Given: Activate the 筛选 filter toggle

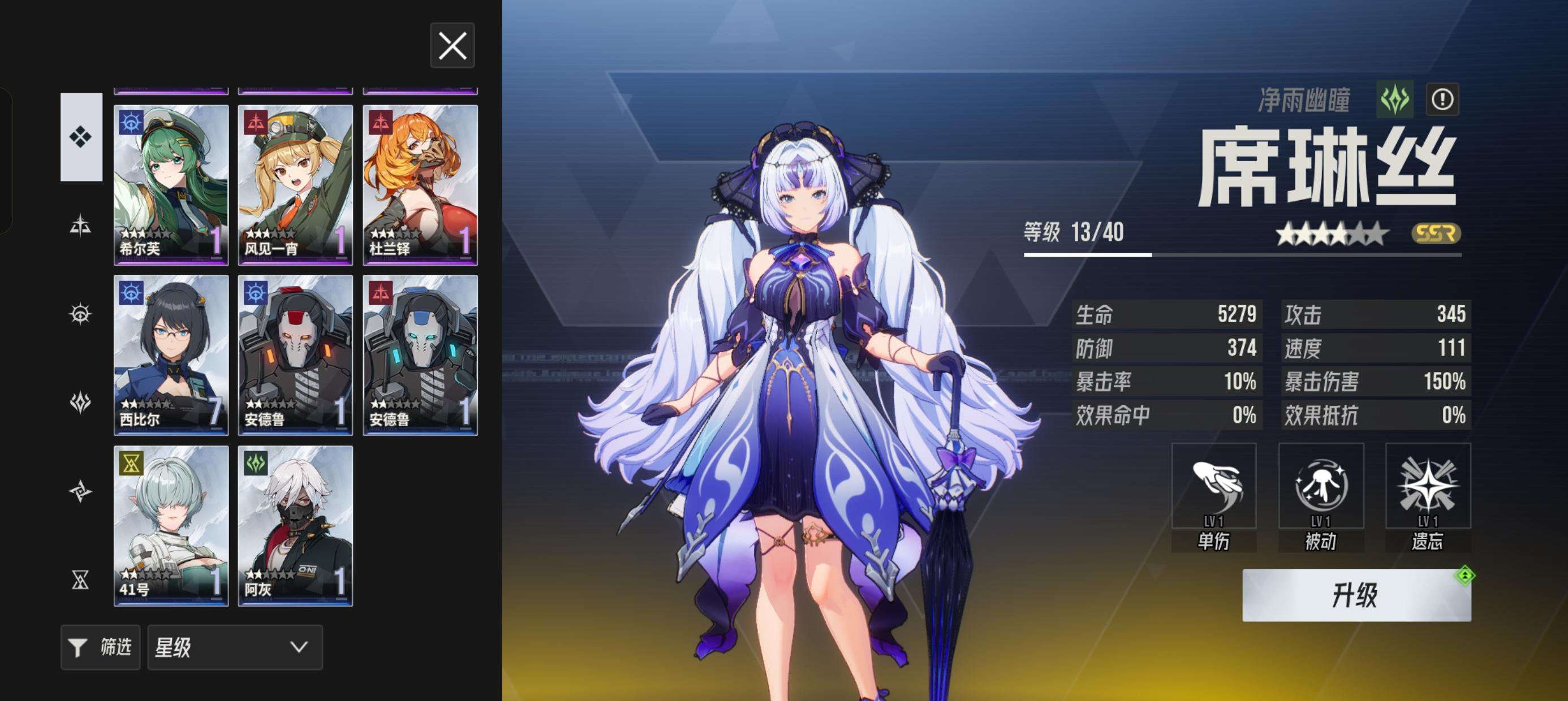Looking at the screenshot, I should tap(100, 647).
